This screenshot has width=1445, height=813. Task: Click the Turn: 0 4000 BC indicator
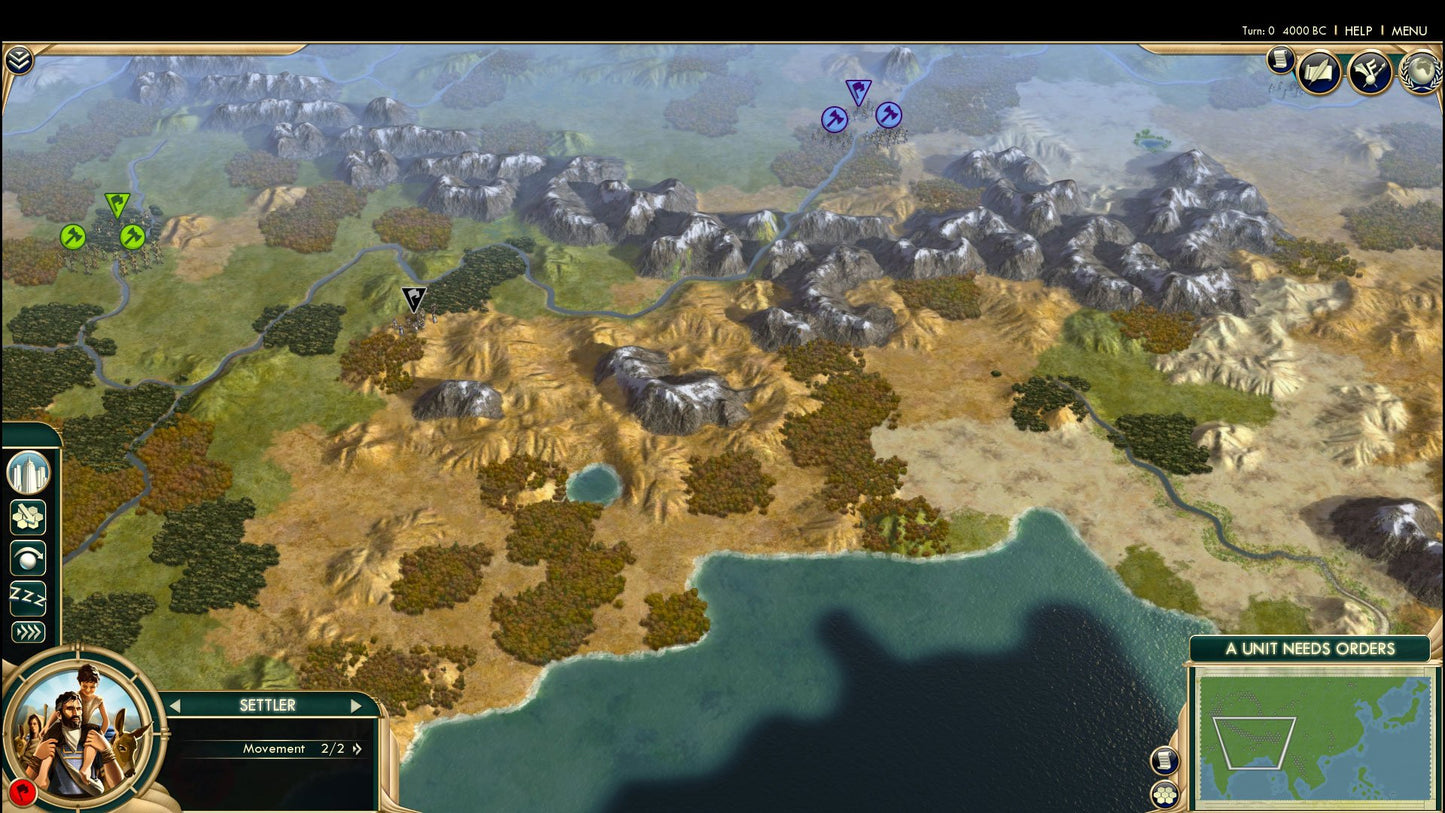1283,31
